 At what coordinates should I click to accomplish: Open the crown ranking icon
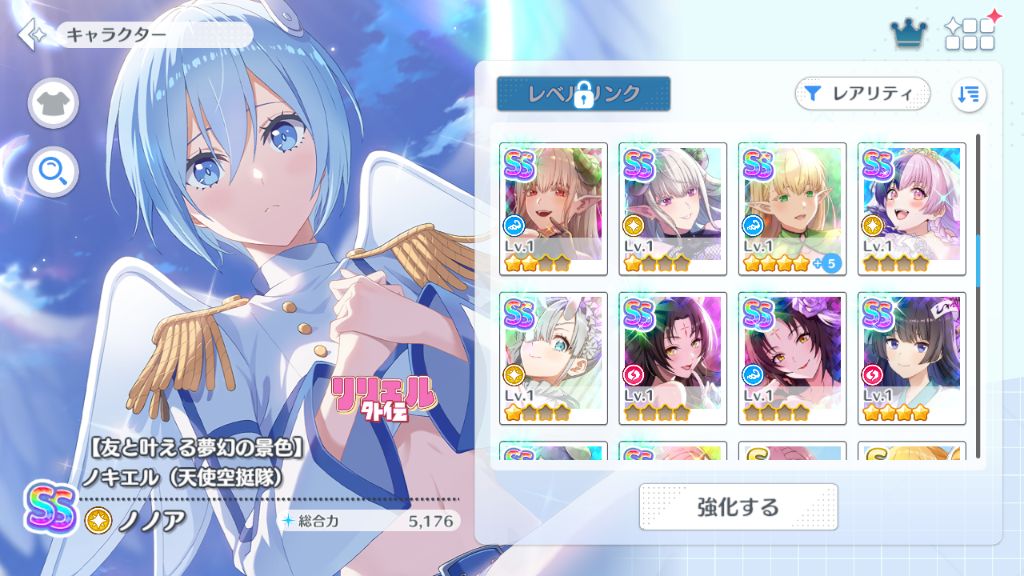point(908,35)
